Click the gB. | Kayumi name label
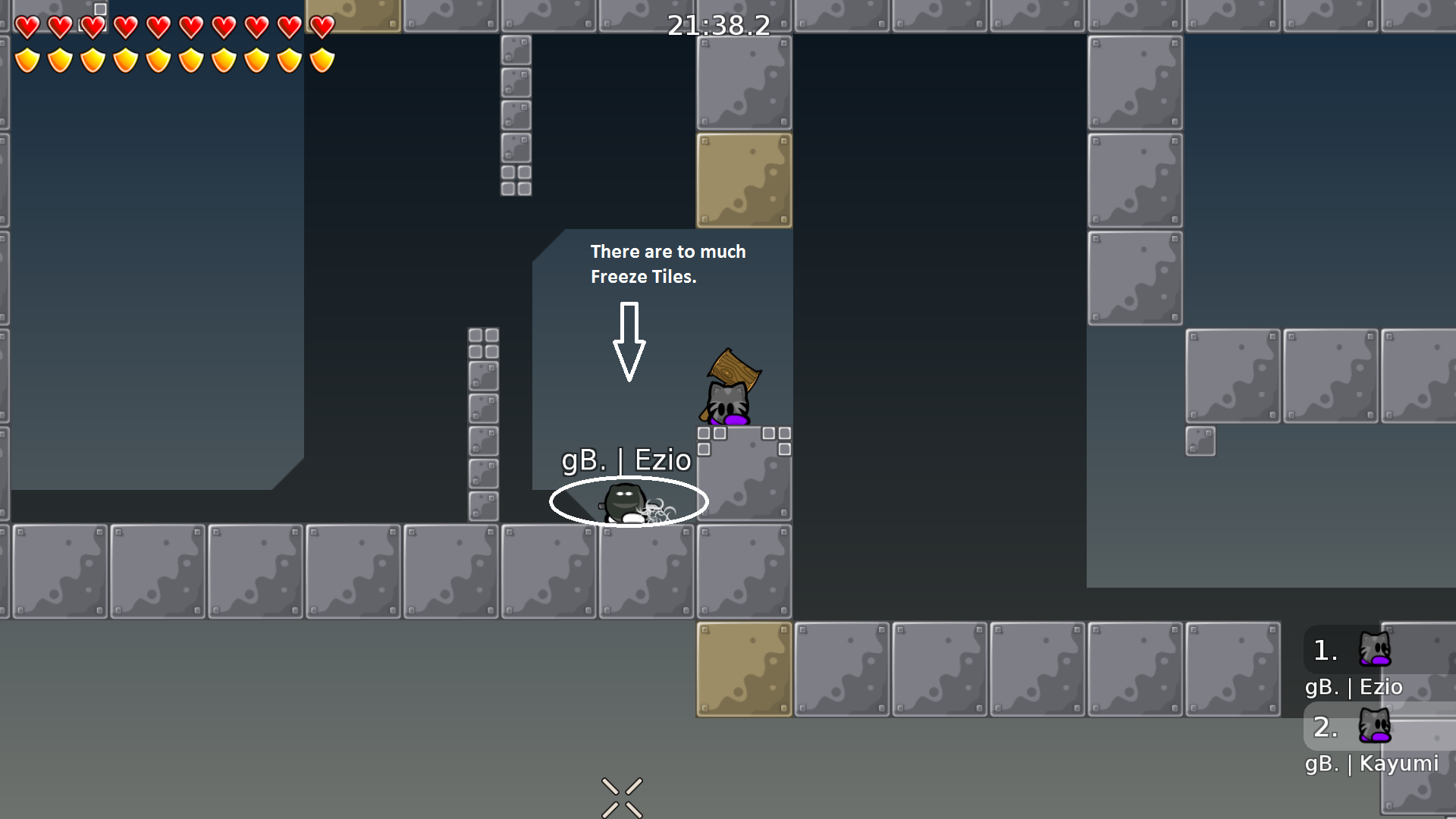Viewport: 1456px width, 819px height. [x=1371, y=764]
